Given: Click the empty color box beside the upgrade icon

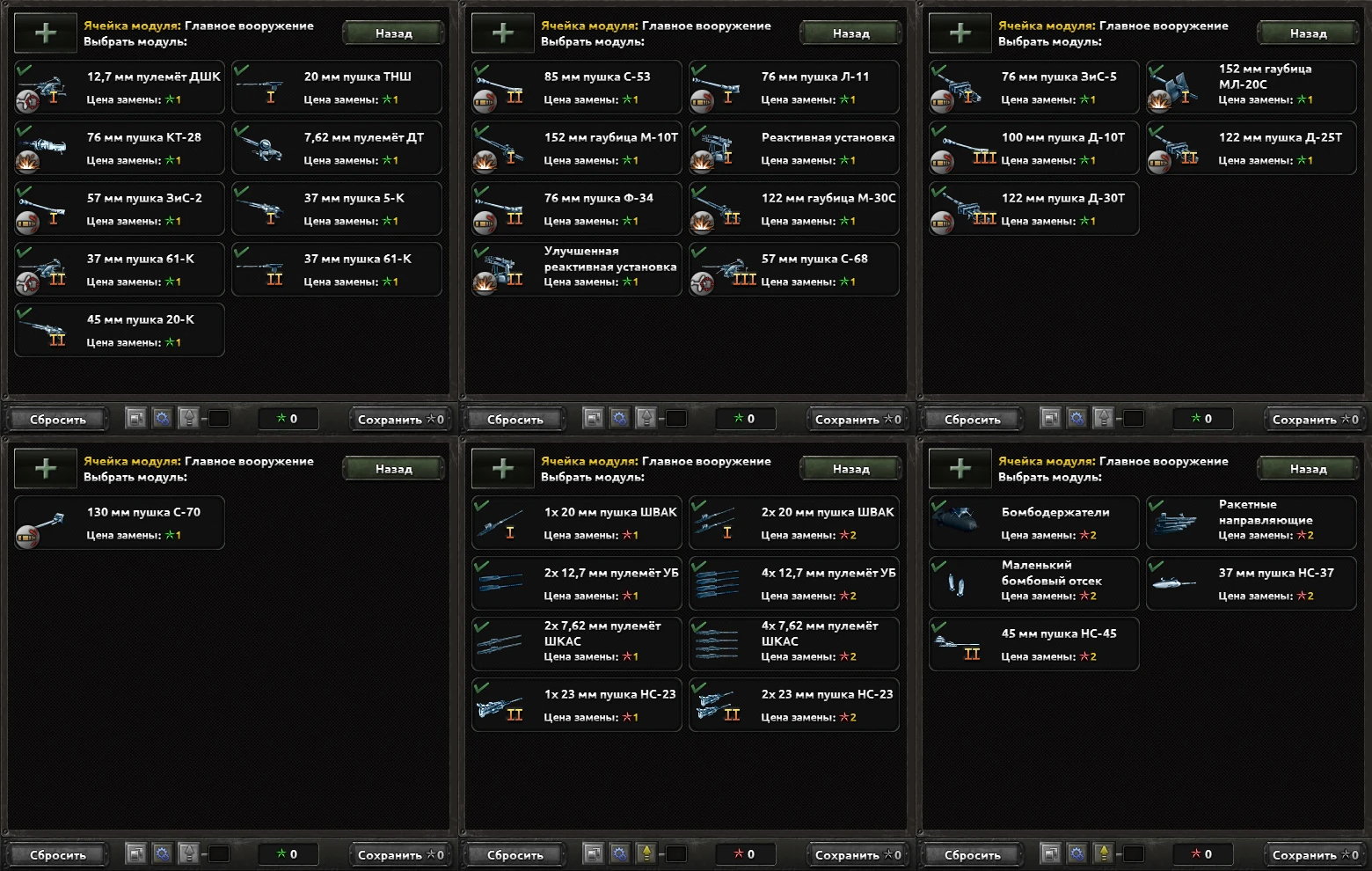Looking at the screenshot, I should pos(218,418).
